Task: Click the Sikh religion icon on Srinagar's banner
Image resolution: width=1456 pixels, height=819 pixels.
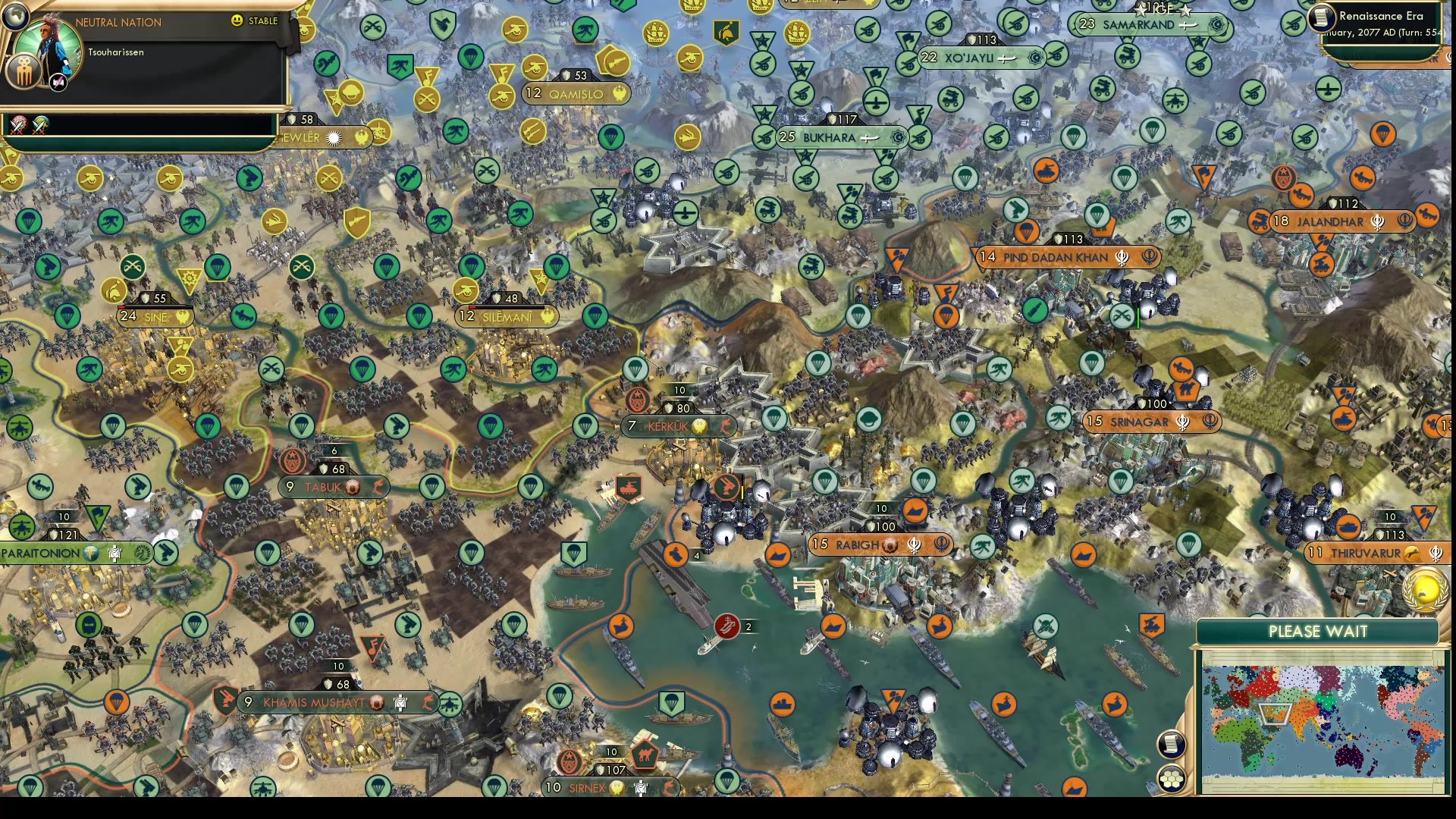Action: 1181,422
